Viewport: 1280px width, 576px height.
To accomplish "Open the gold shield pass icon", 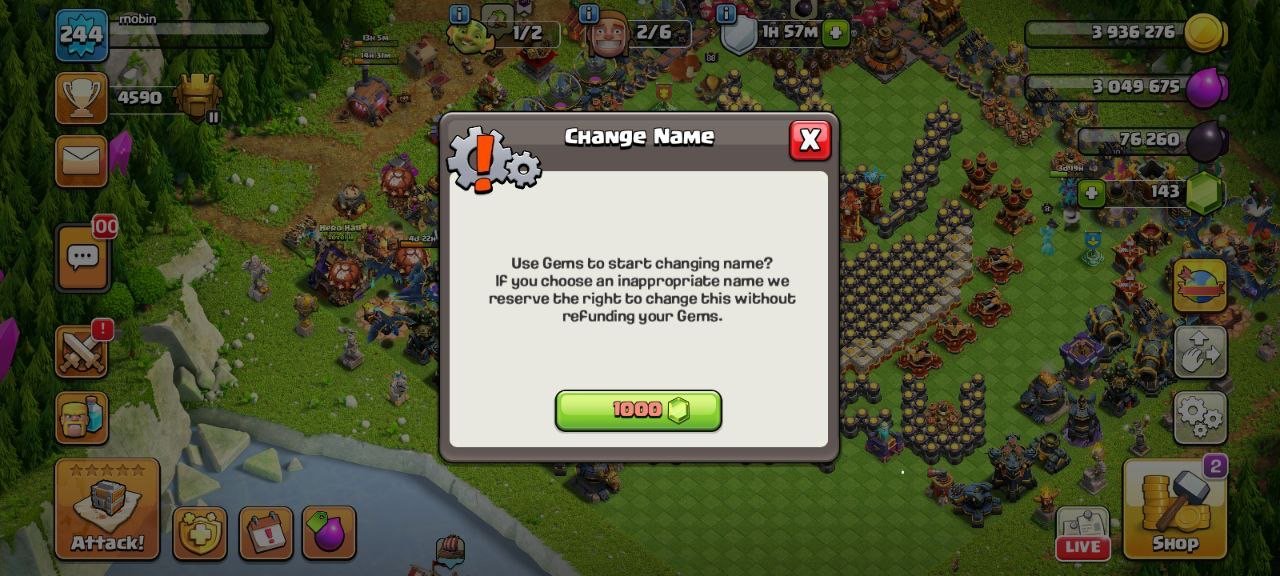I will coord(200,533).
